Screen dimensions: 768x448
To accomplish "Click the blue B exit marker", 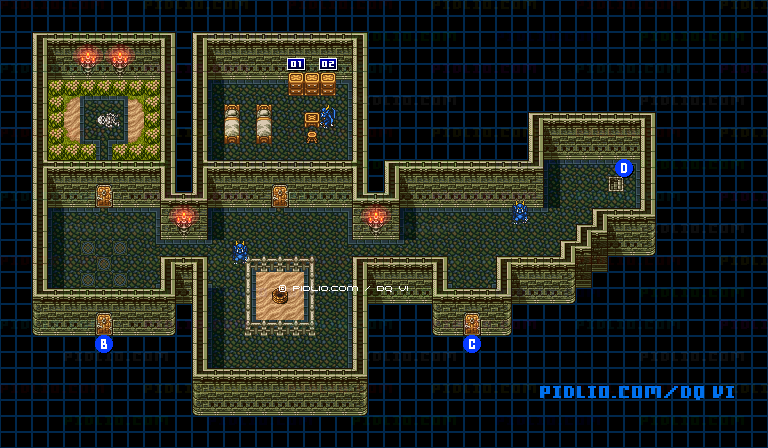I will point(103,344).
